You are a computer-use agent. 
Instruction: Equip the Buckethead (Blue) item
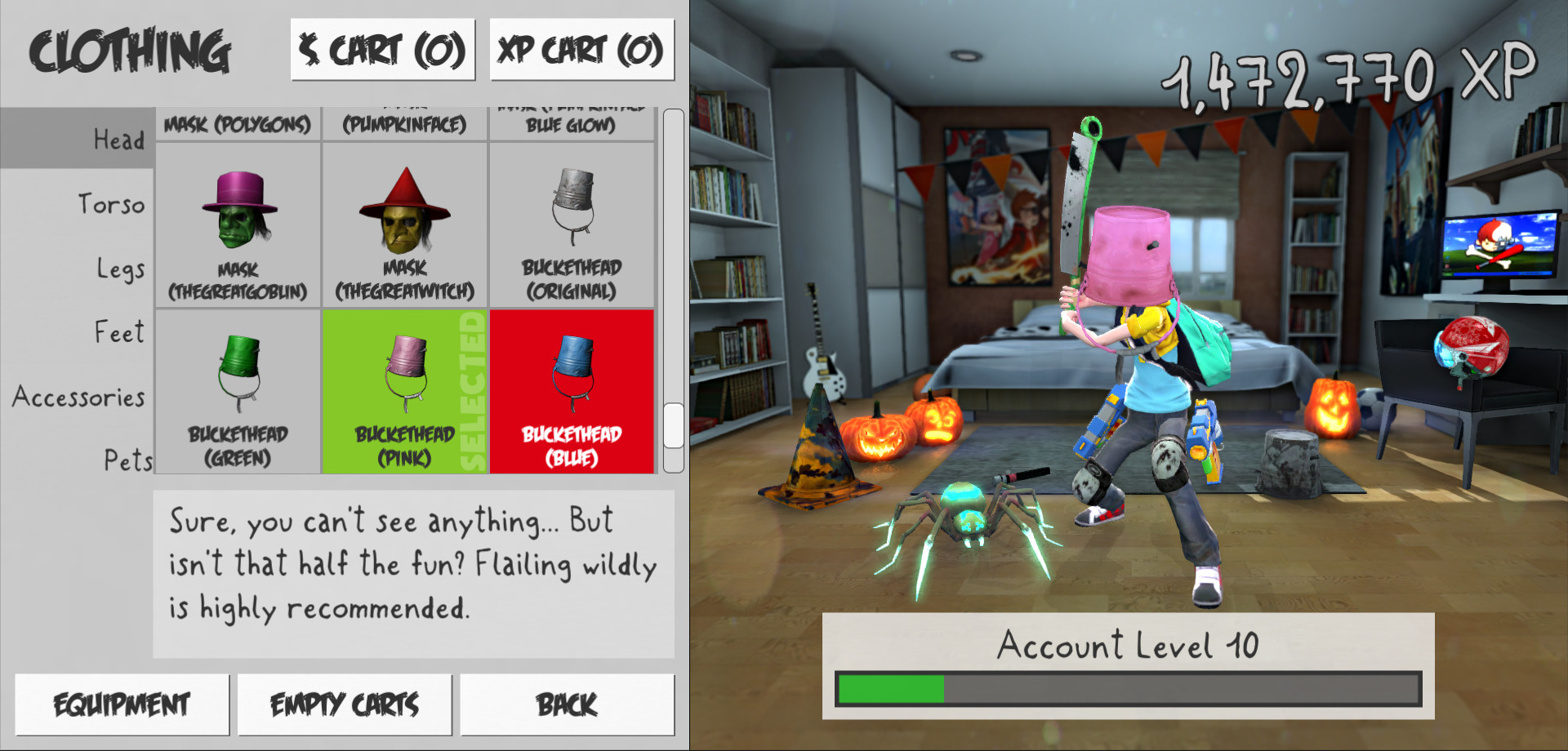point(571,392)
